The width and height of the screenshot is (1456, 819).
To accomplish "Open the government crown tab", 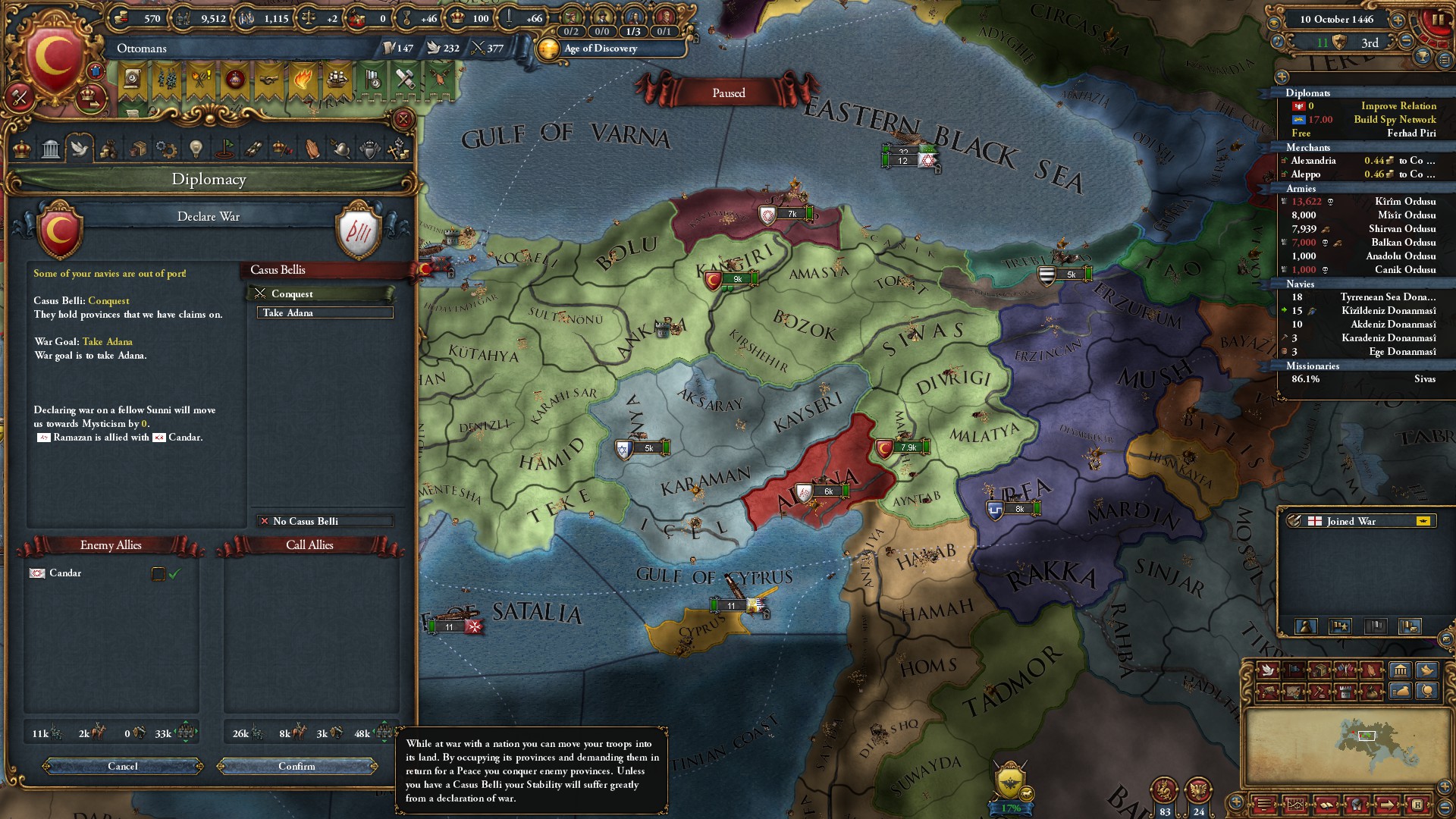I will (x=22, y=149).
